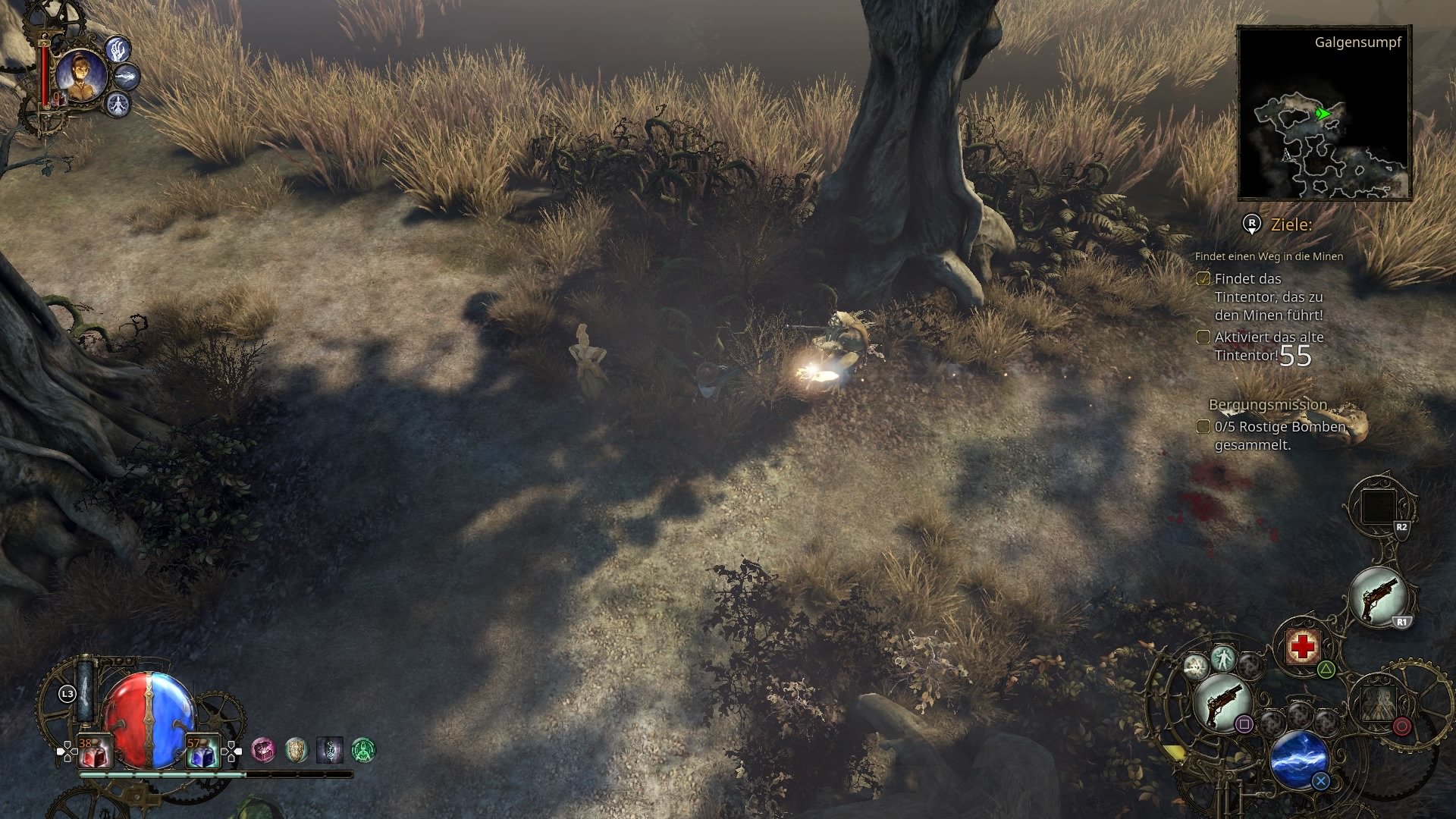The height and width of the screenshot is (819, 1456).
Task: Select the 'Rostige Bomben gesammelt' objective
Action: [x=1279, y=435]
